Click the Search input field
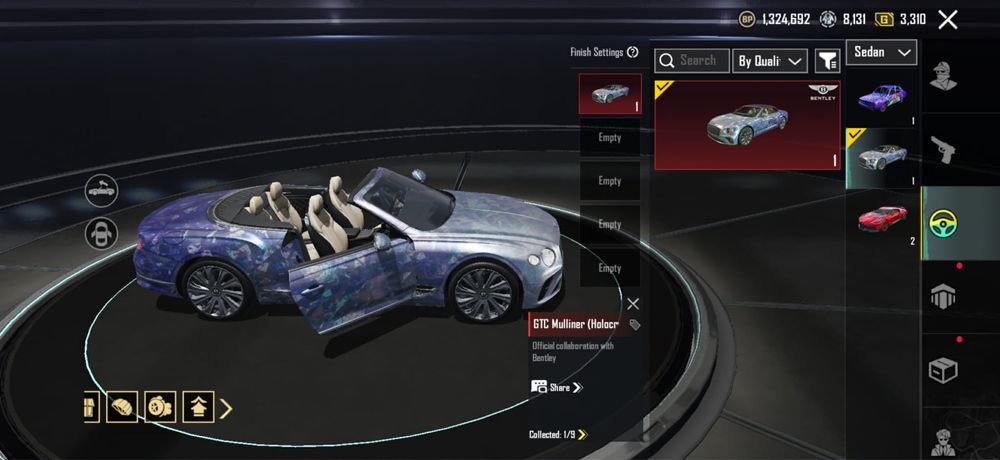Viewport: 1000px width, 460px height. [692, 61]
